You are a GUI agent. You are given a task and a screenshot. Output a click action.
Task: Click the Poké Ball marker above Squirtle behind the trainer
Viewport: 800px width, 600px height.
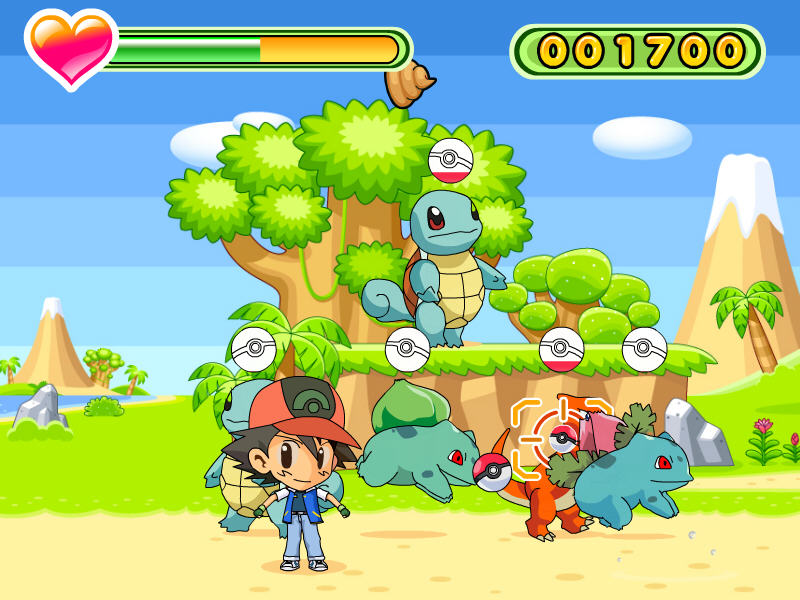pyautogui.click(x=254, y=349)
